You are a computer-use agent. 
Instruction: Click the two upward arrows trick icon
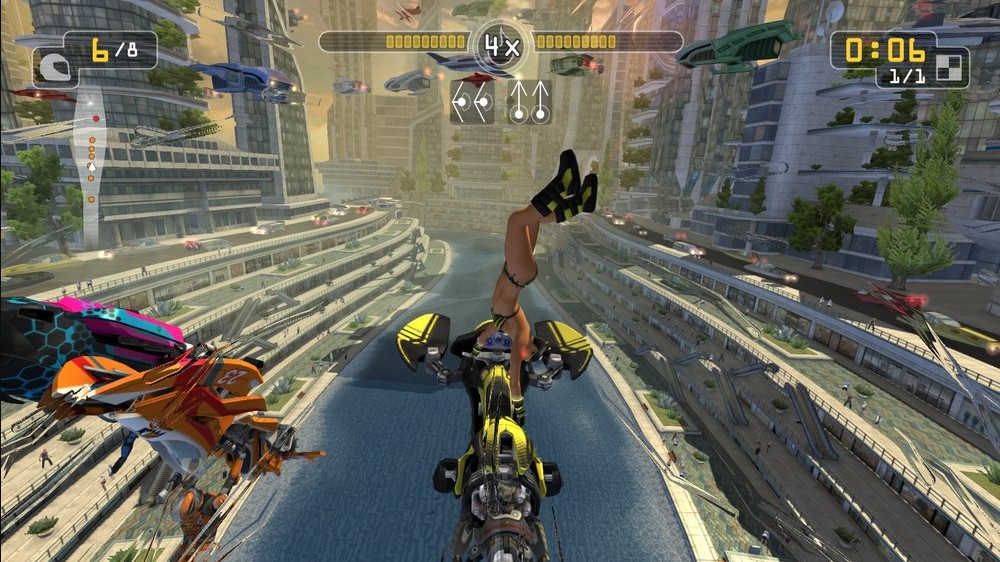pyautogui.click(x=529, y=102)
